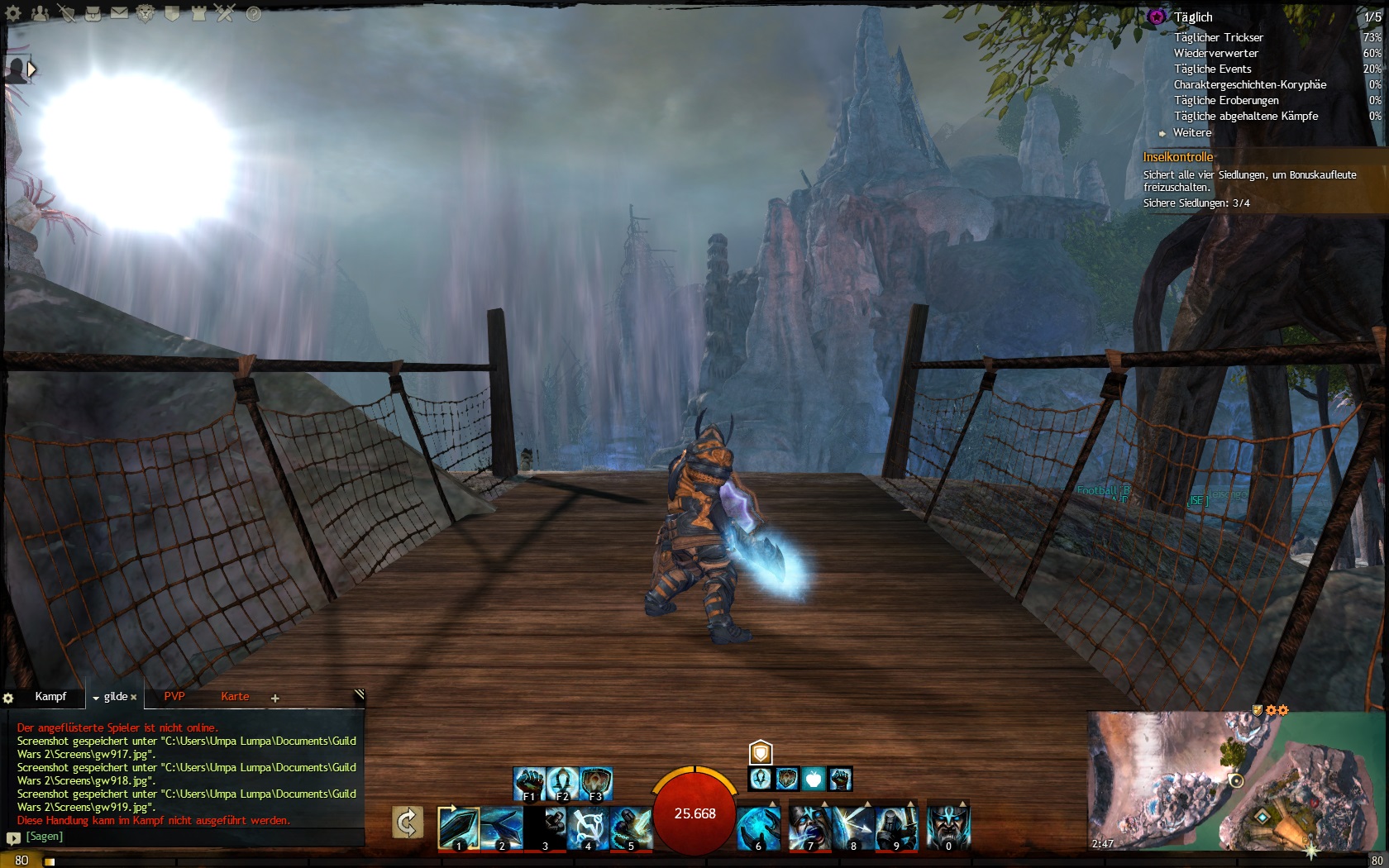Activate the F1 fist virtue skill
Image resolution: width=1389 pixels, height=868 pixels.
pyautogui.click(x=529, y=784)
